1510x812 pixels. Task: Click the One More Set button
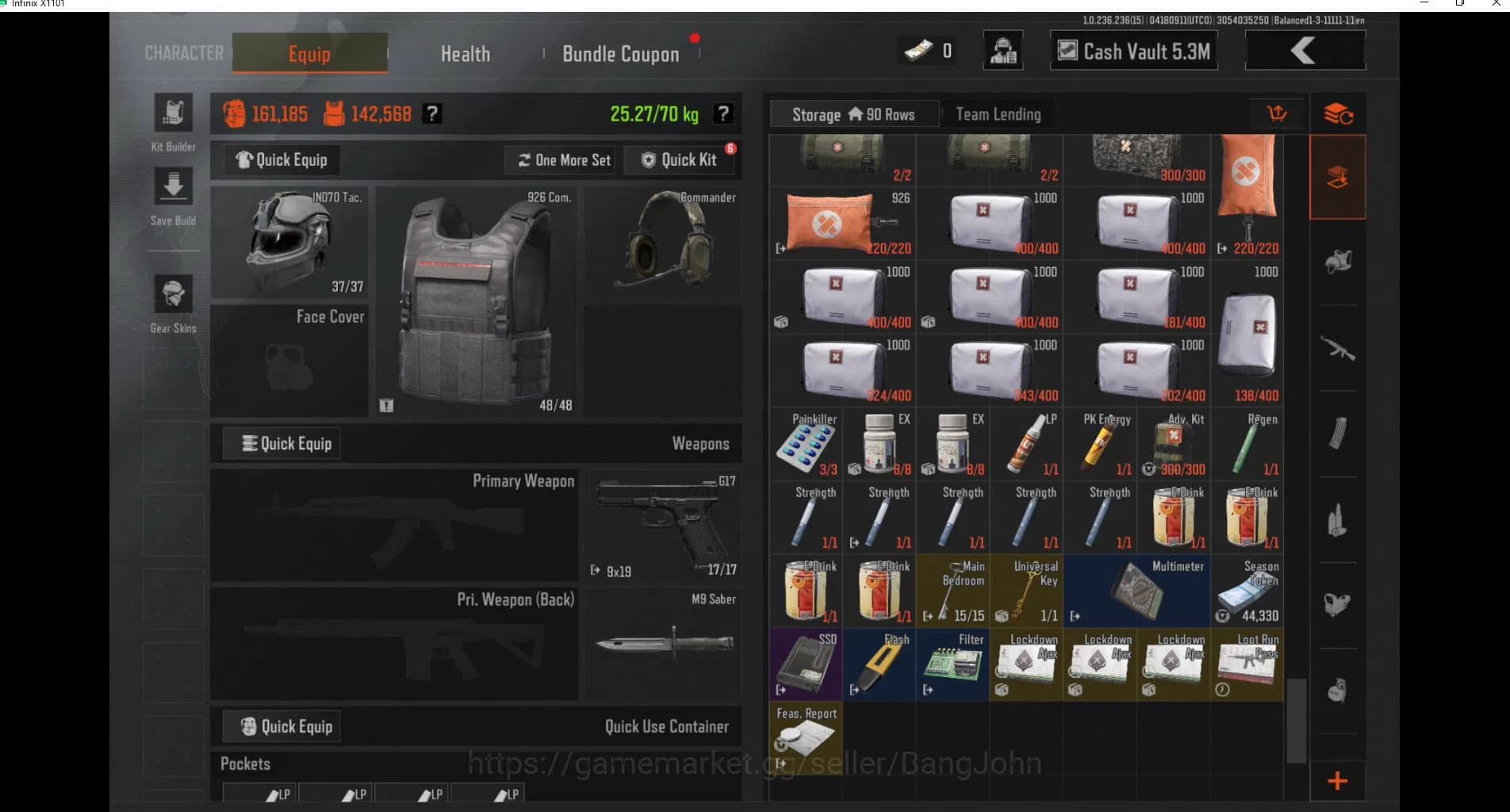(x=560, y=159)
